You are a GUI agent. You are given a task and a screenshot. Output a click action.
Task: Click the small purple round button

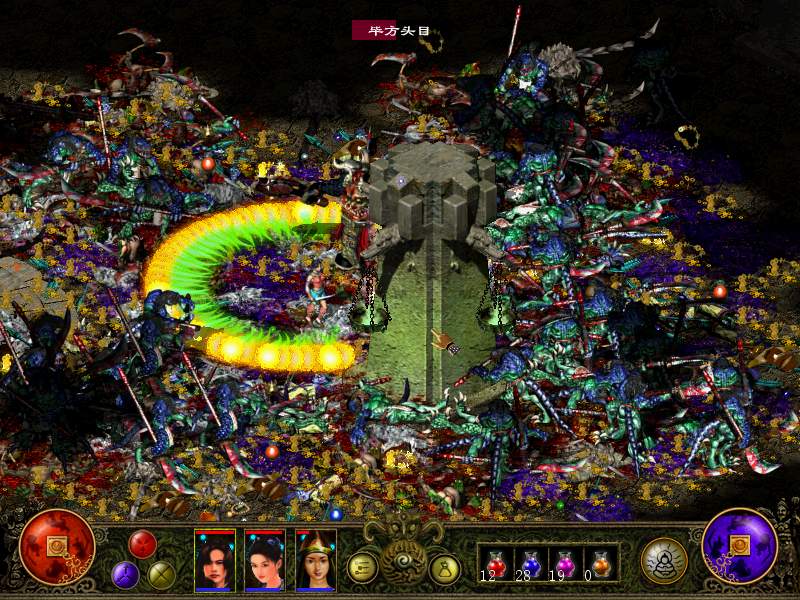pos(125,574)
